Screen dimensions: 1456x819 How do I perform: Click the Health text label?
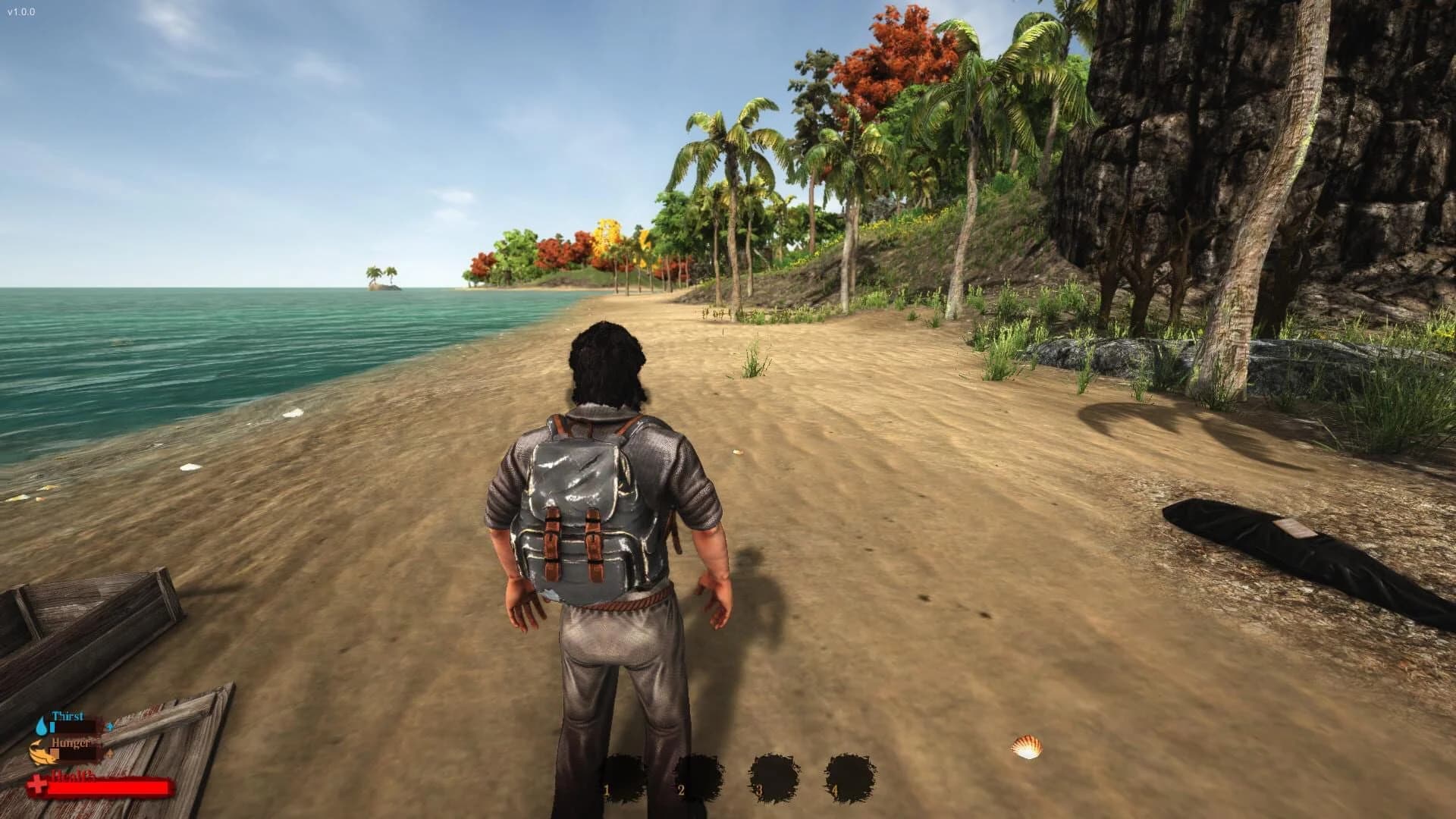(x=72, y=777)
